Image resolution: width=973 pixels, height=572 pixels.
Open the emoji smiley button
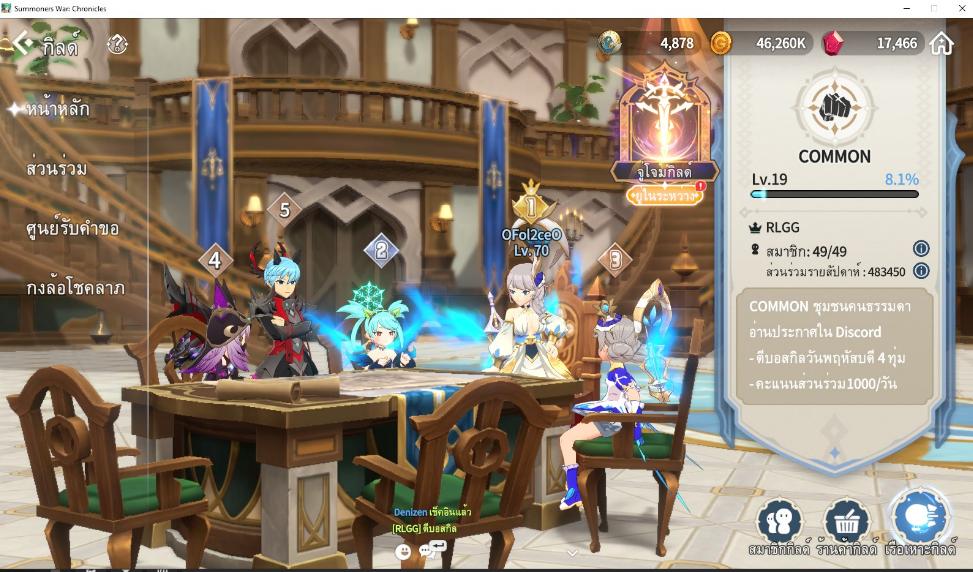point(403,550)
